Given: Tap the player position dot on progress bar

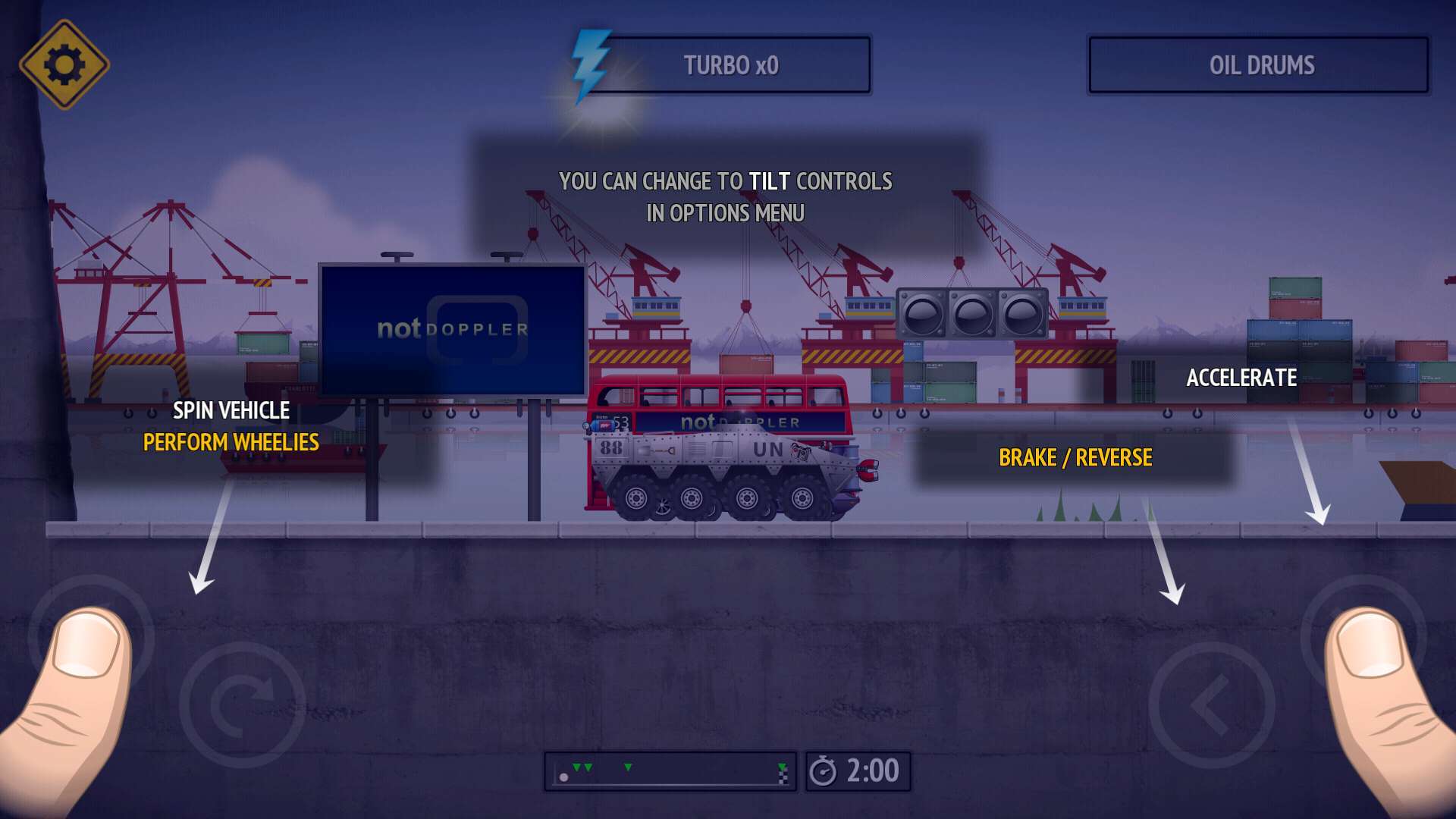Looking at the screenshot, I should (563, 777).
